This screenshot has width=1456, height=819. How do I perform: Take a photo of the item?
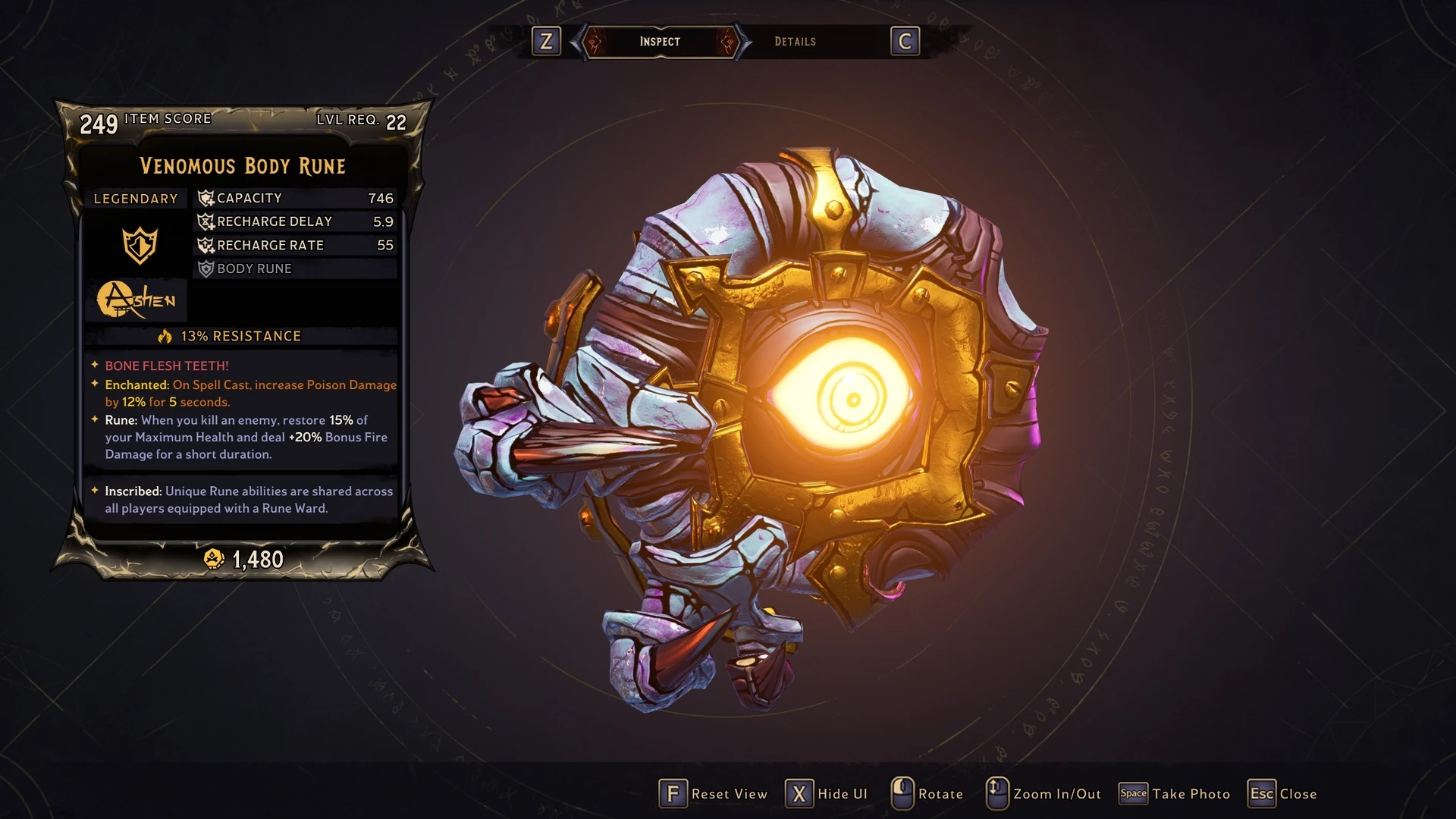pyautogui.click(x=1175, y=794)
